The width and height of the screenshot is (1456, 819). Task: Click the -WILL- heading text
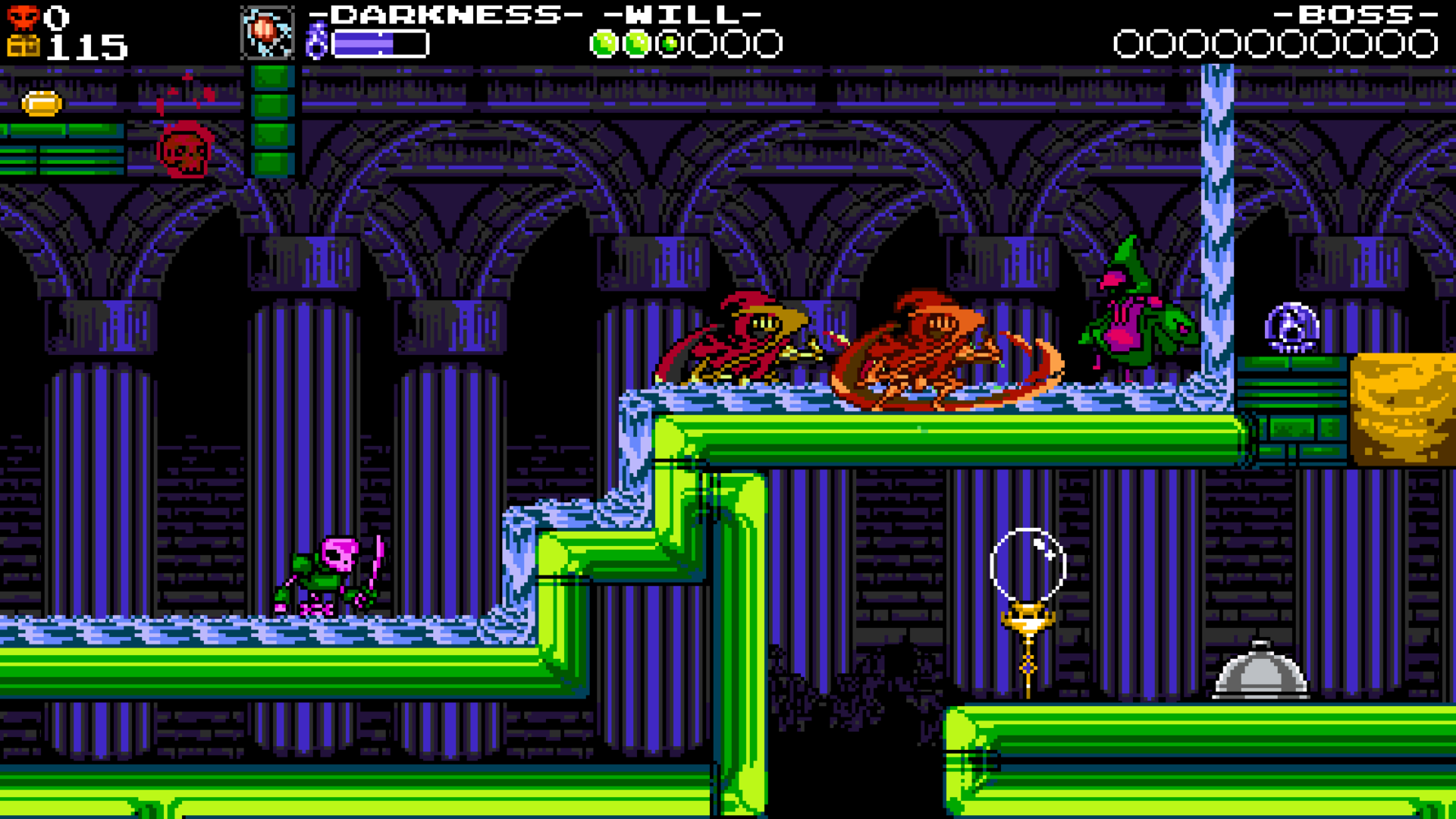click(681, 13)
